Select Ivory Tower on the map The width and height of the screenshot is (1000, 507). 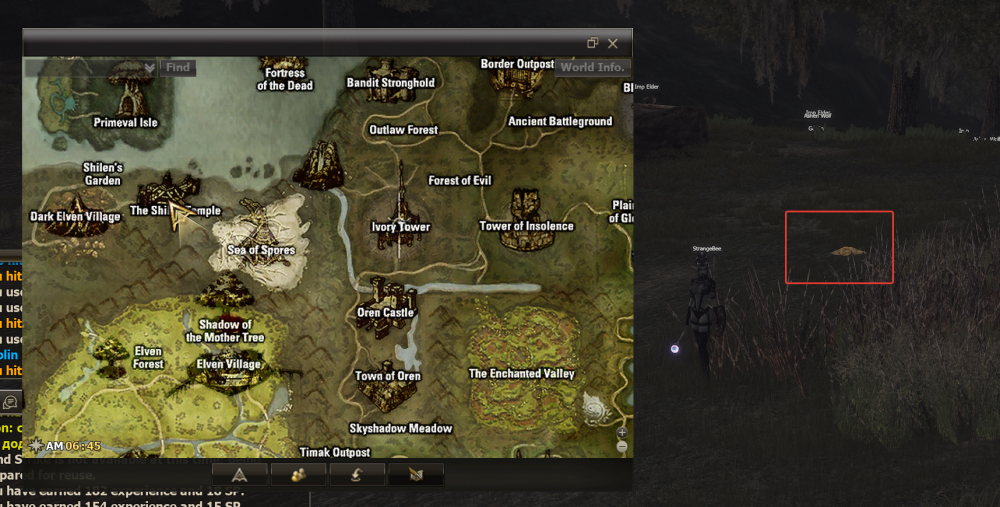[400, 226]
